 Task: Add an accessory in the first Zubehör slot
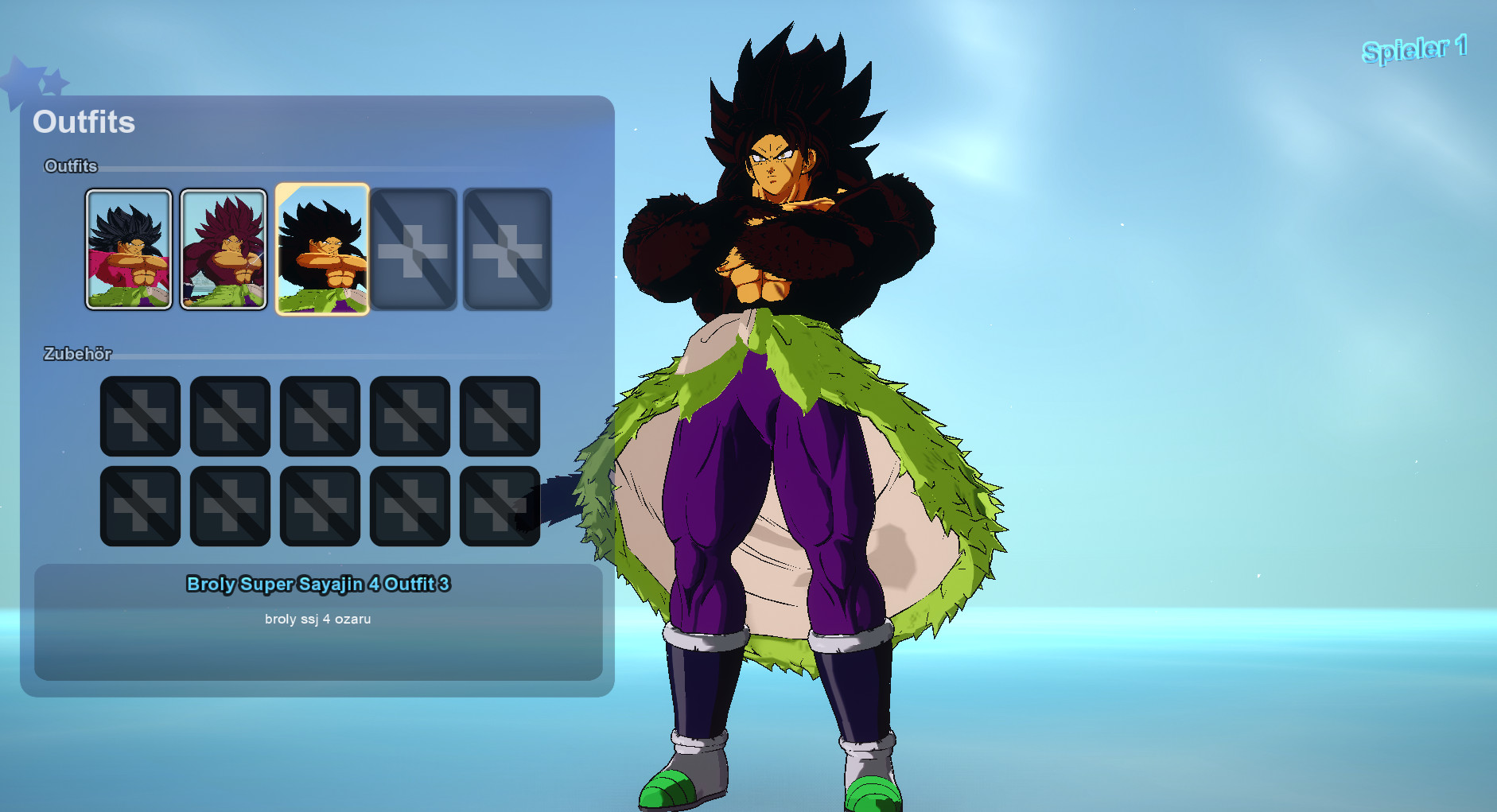[140, 415]
